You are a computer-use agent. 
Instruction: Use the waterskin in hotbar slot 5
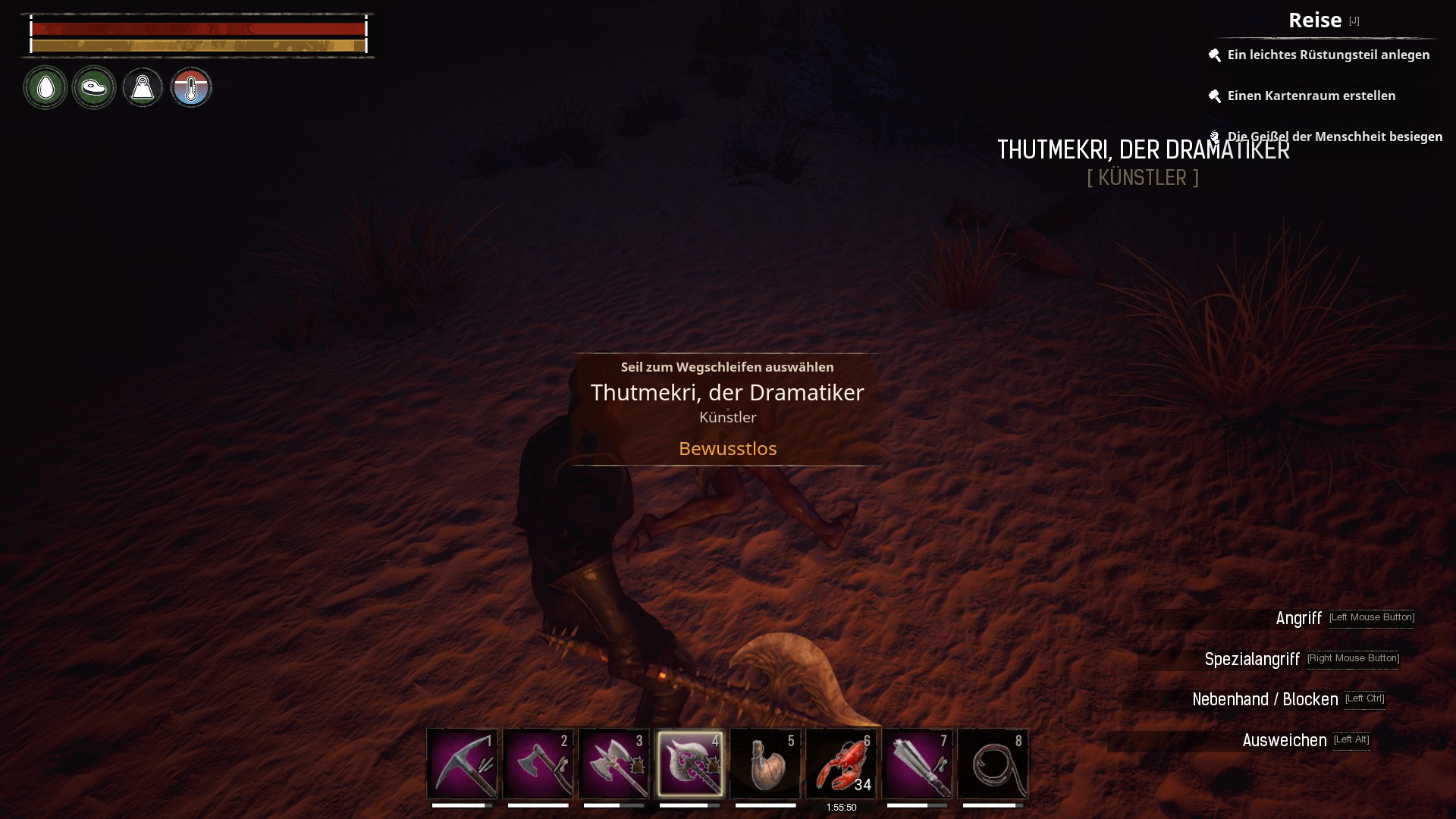(x=765, y=764)
